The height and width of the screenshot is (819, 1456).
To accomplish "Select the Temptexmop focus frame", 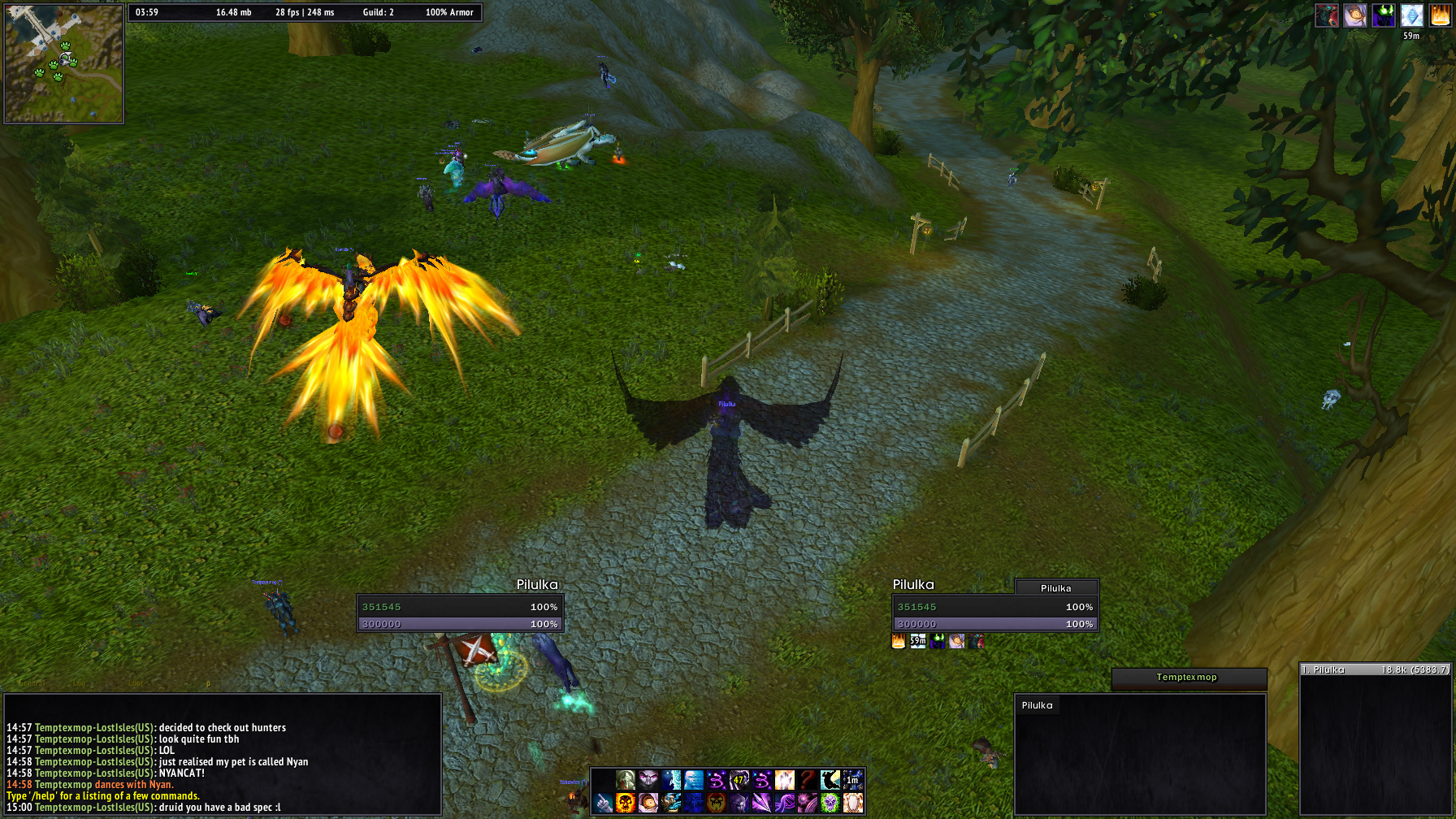I will pyautogui.click(x=1188, y=678).
